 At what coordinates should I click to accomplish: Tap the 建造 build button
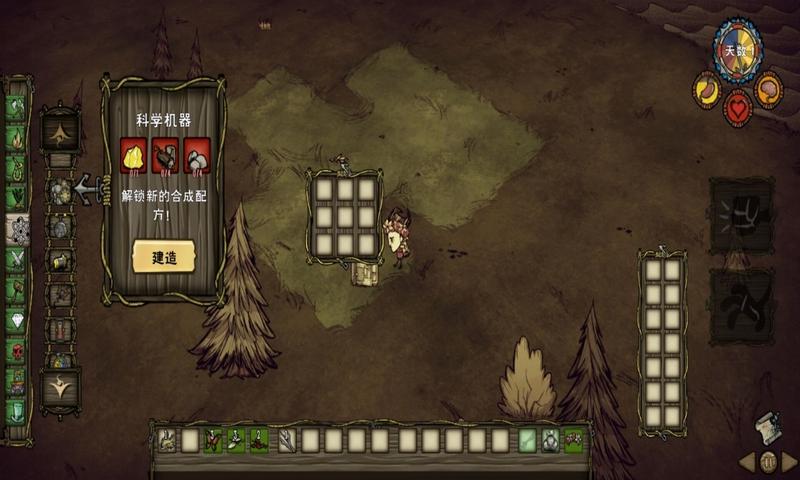pos(164,257)
